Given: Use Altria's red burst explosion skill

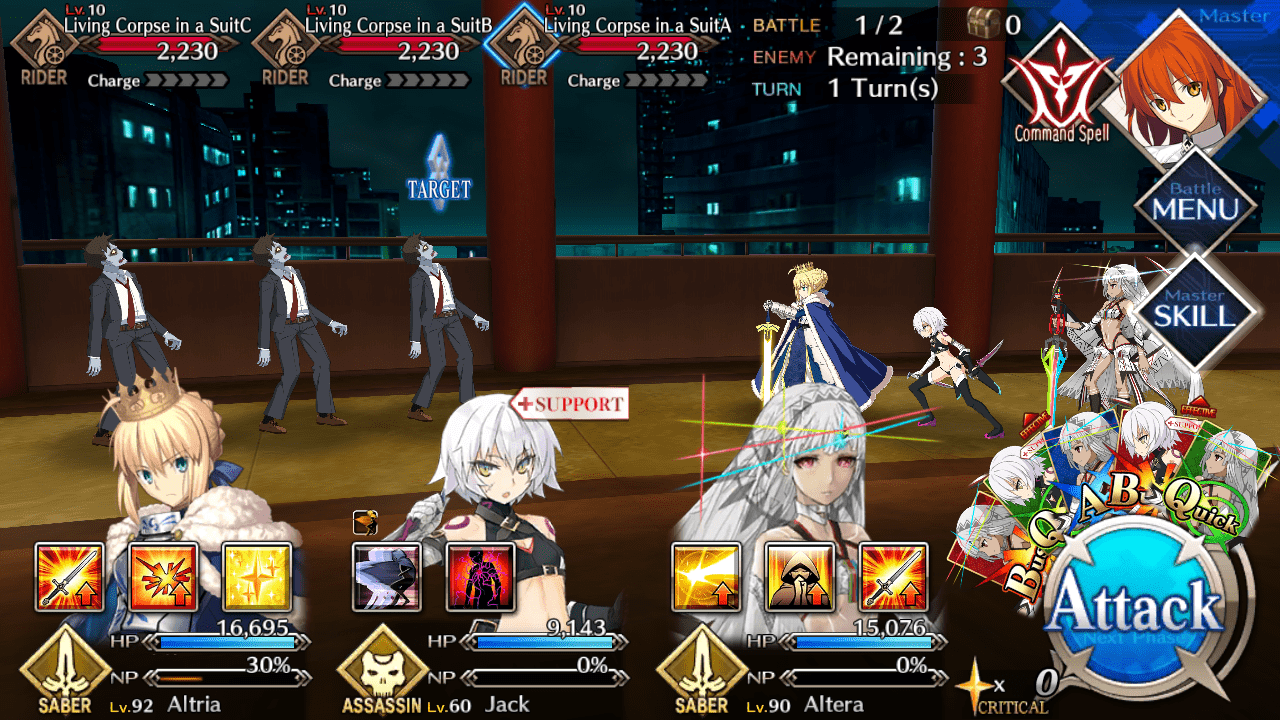Looking at the screenshot, I should [x=163, y=577].
